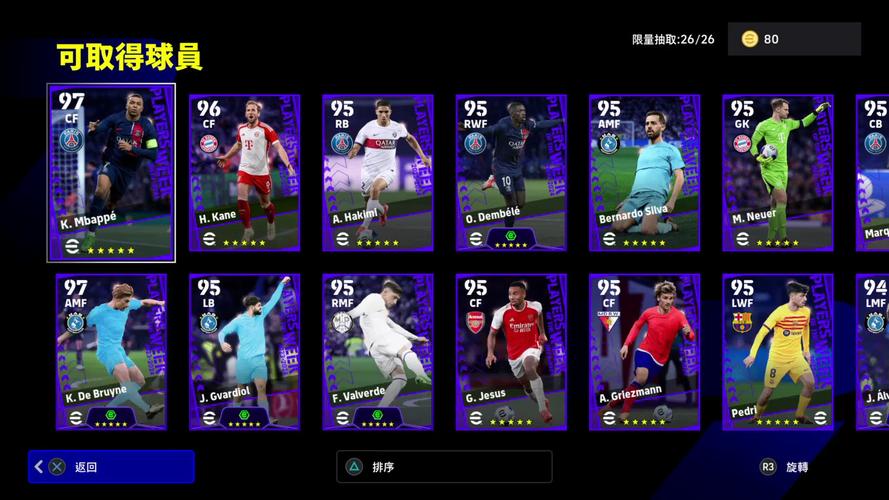889x500 pixels.
Task: Select the M. Neuer goalkeeper card
Action: (777, 172)
